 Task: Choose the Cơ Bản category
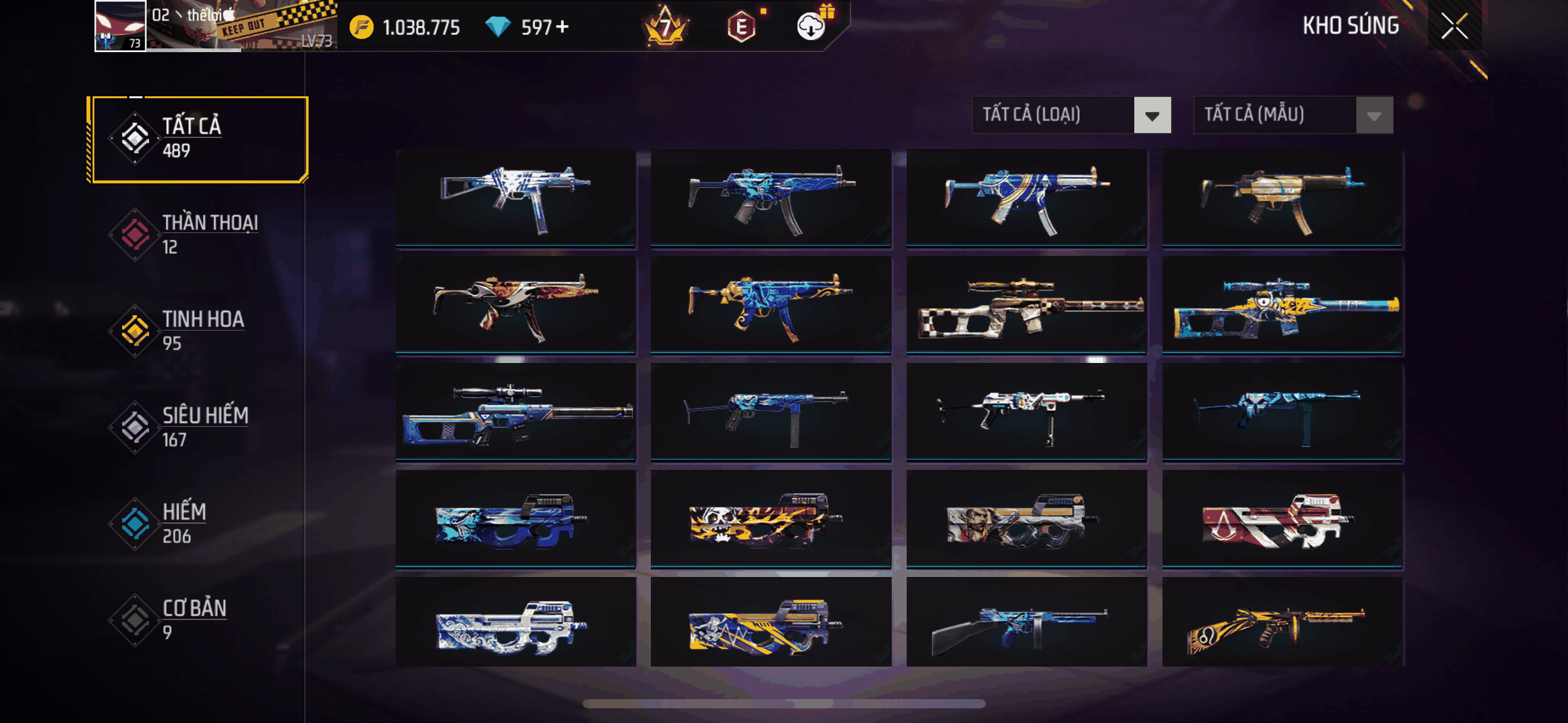[x=198, y=619]
